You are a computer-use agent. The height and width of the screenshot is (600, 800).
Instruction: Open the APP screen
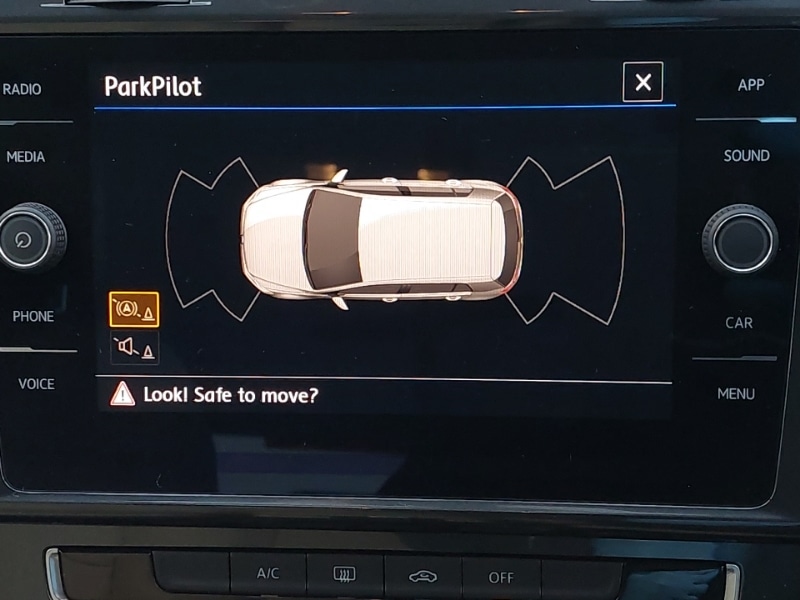750,85
